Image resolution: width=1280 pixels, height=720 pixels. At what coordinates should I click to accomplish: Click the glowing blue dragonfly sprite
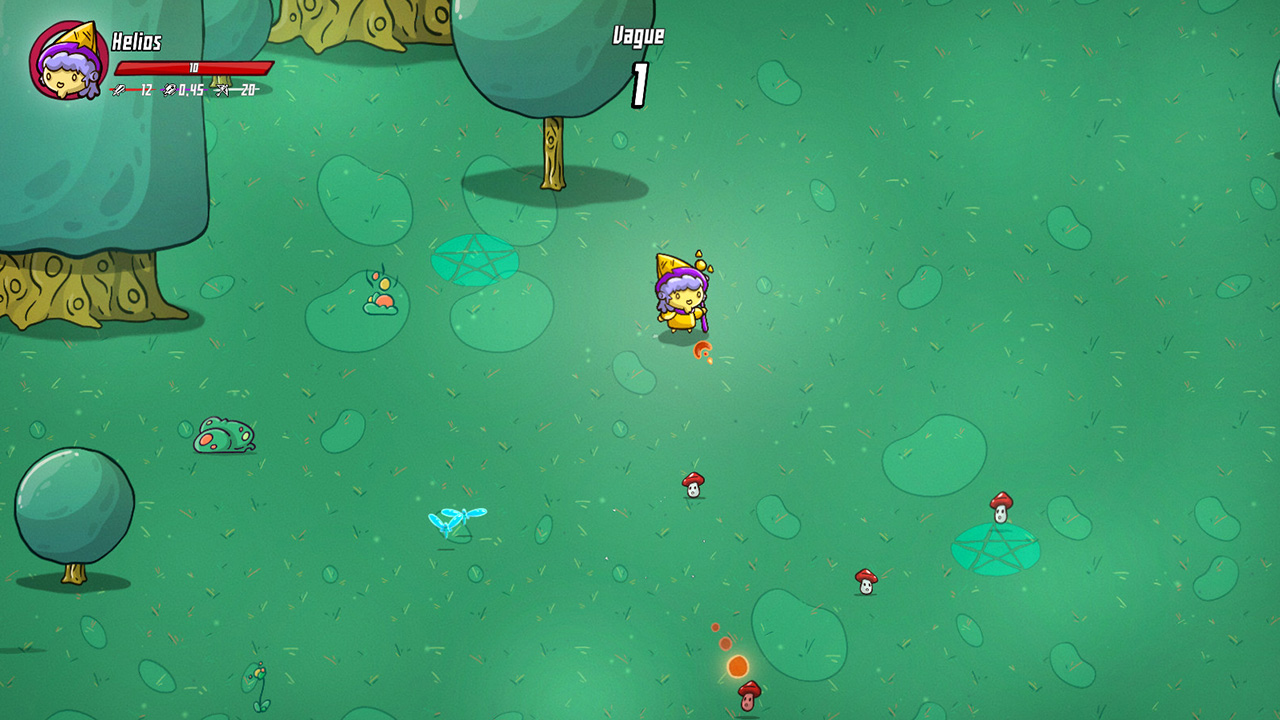(x=458, y=518)
